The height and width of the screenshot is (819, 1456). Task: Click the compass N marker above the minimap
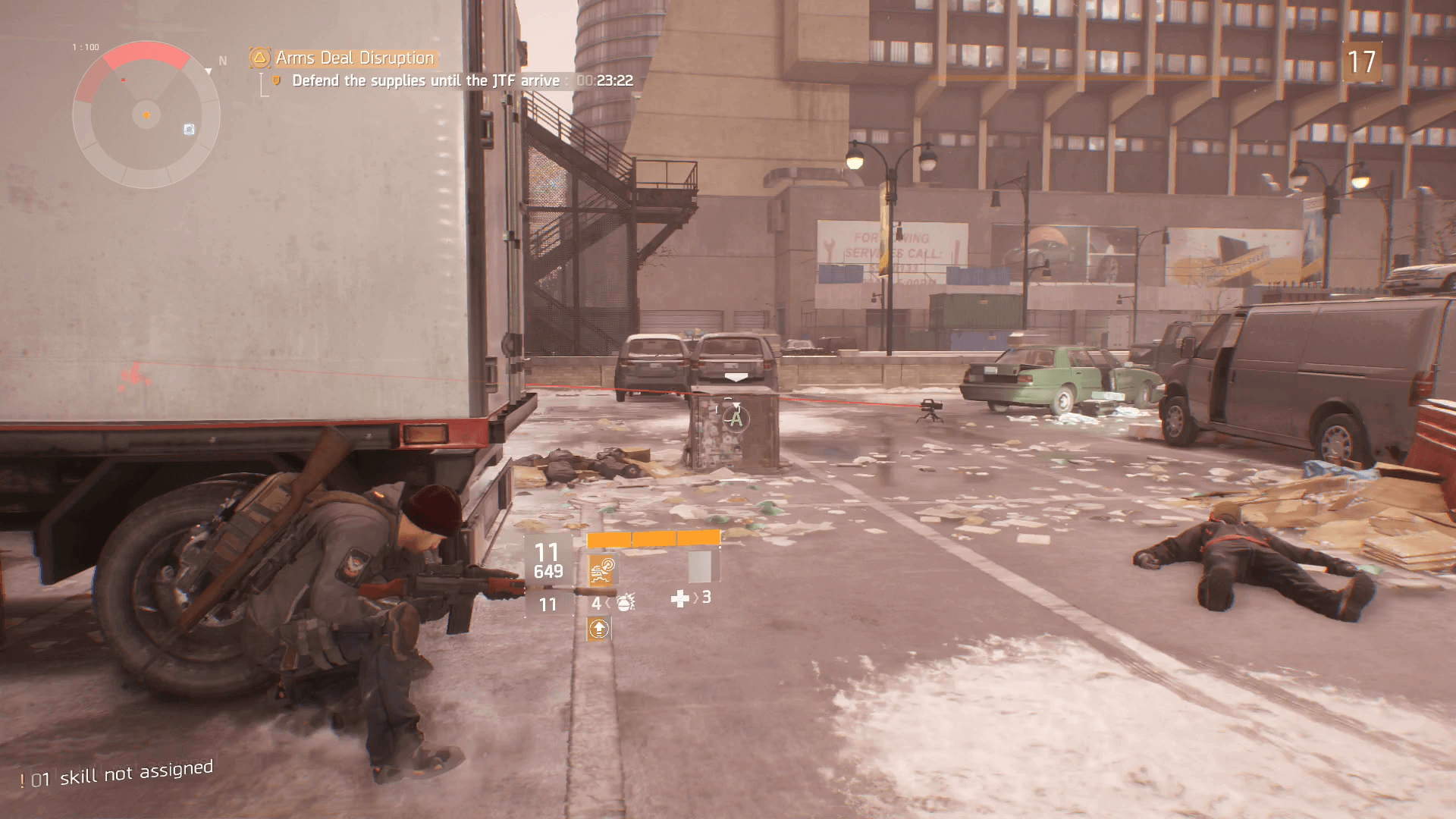coord(222,60)
